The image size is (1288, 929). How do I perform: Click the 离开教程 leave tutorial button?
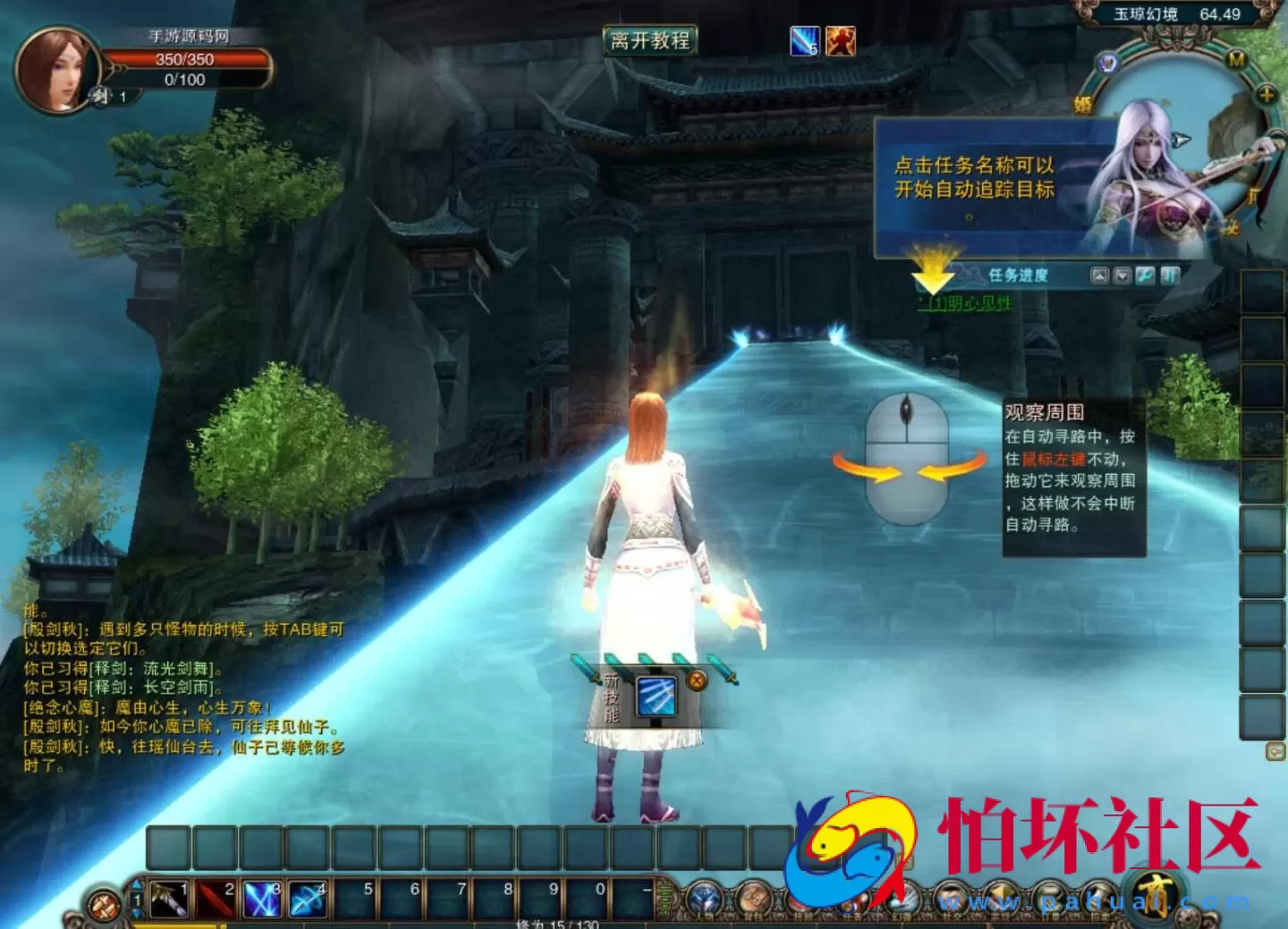coord(650,41)
